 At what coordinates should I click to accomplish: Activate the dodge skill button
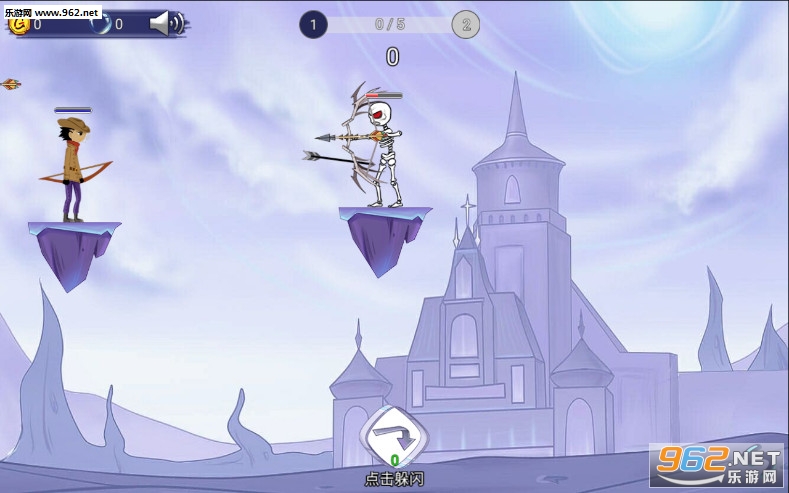tap(394, 436)
